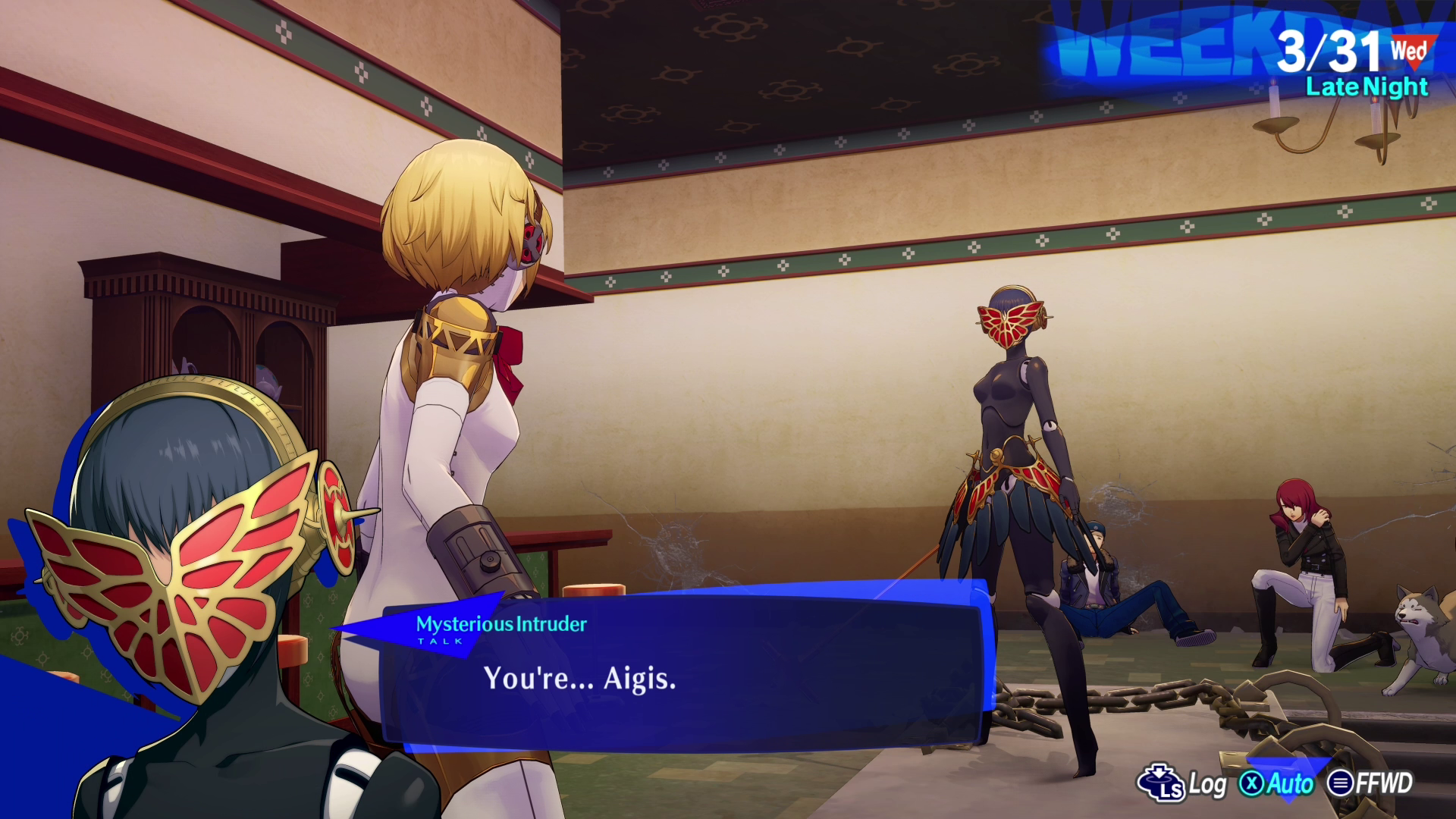This screenshot has height=819, width=1456.
Task: Expand the WEEKDAY banner text
Action: (x=1213, y=38)
